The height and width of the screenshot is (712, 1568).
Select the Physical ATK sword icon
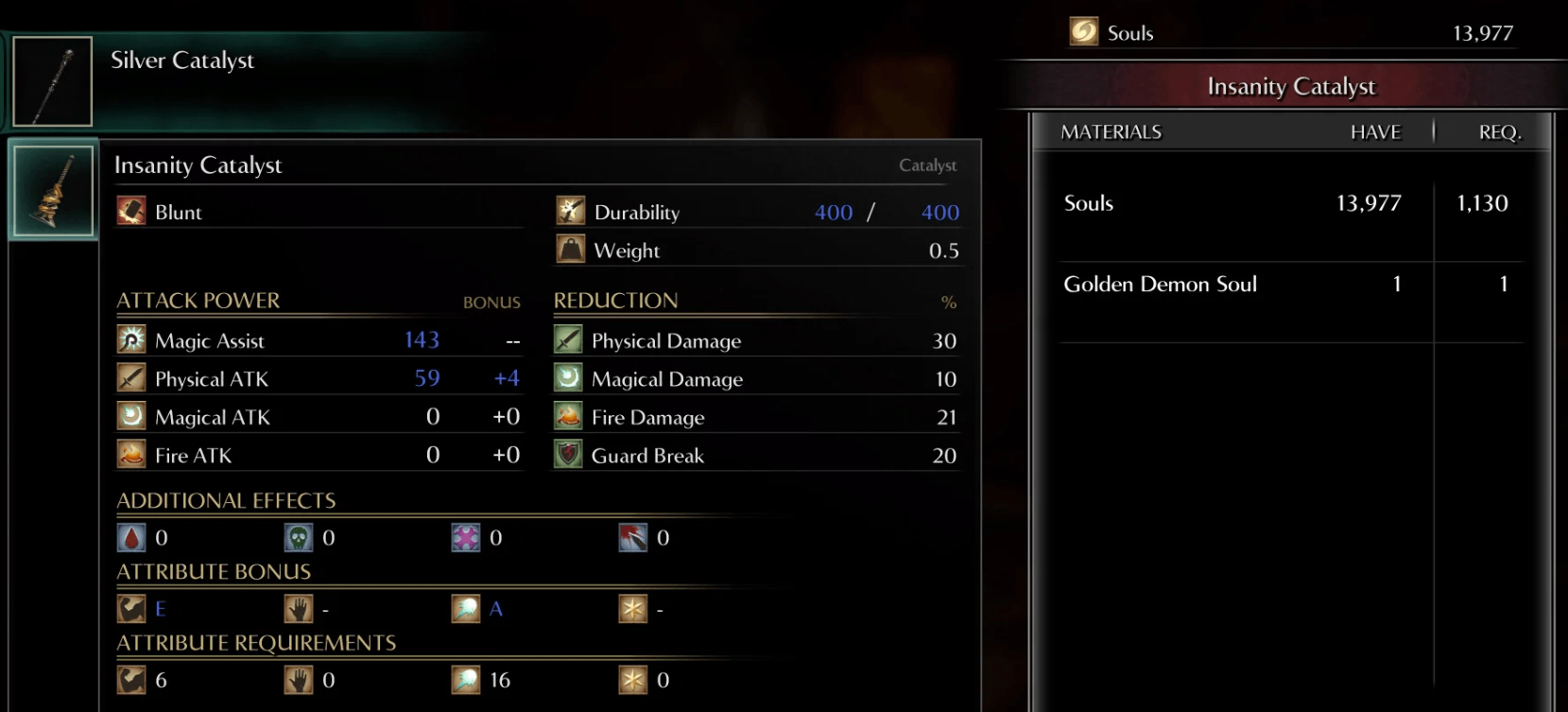point(130,377)
